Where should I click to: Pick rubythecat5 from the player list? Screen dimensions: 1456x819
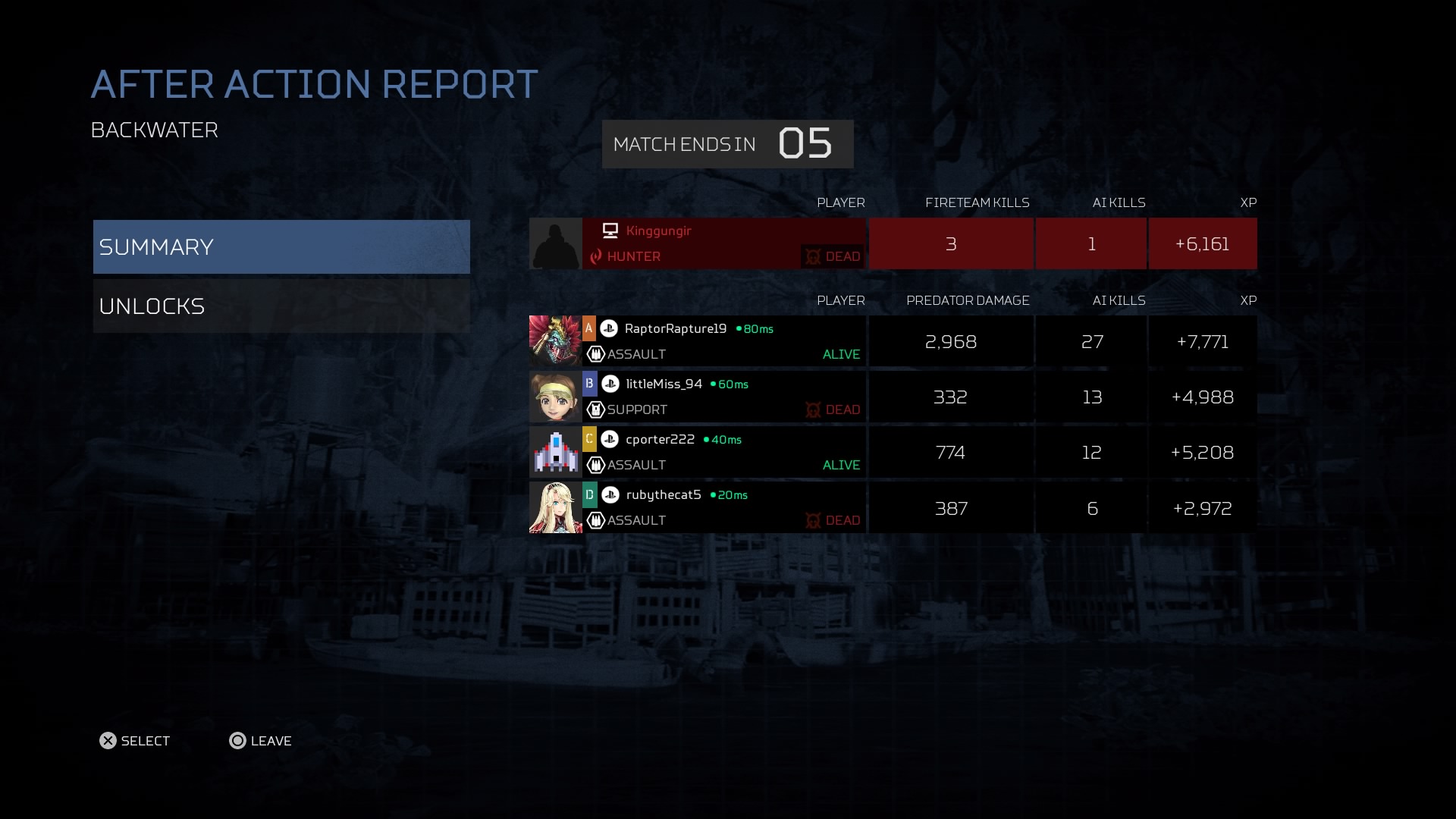(723, 507)
